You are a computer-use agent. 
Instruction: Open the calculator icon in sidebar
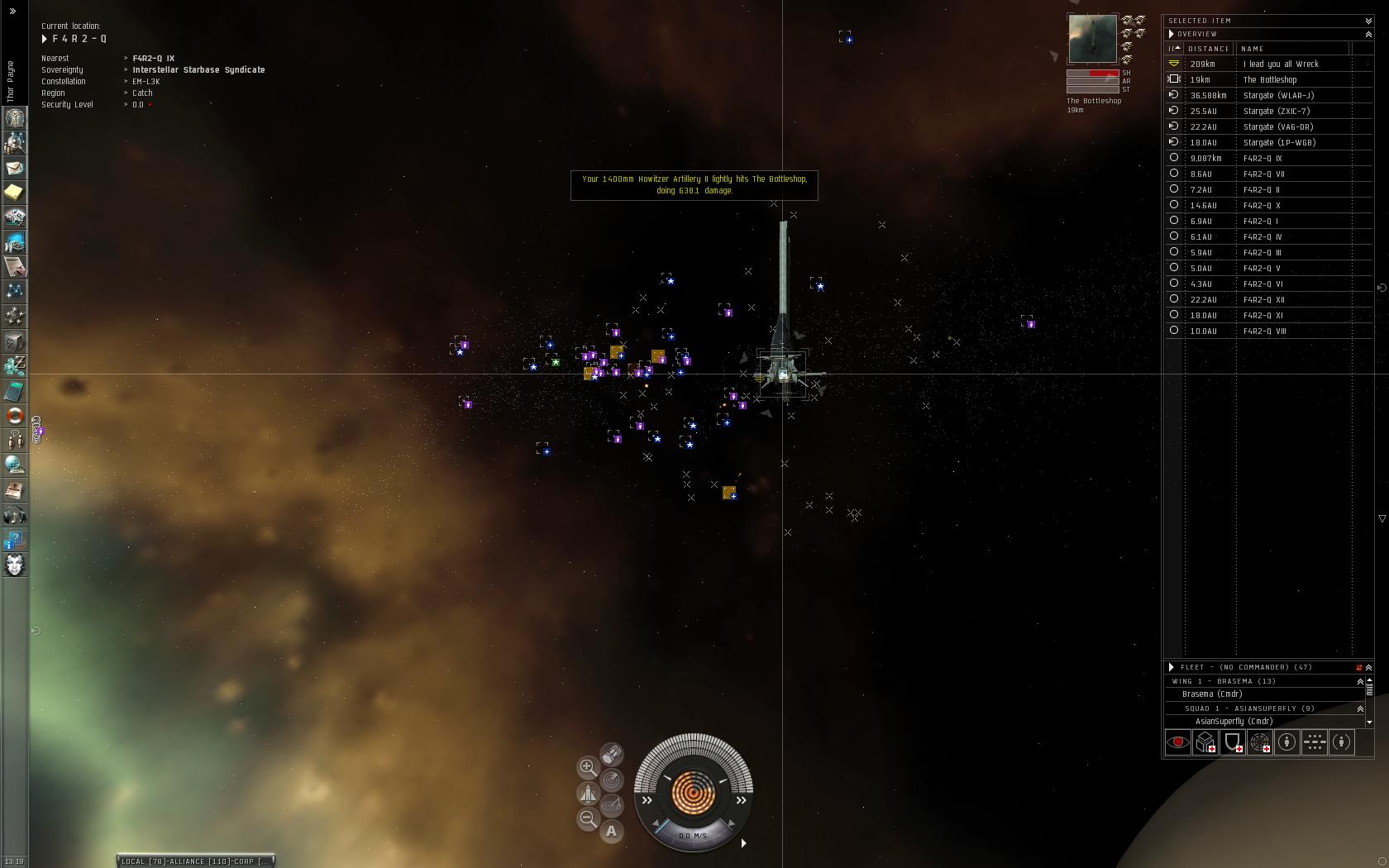(15, 391)
